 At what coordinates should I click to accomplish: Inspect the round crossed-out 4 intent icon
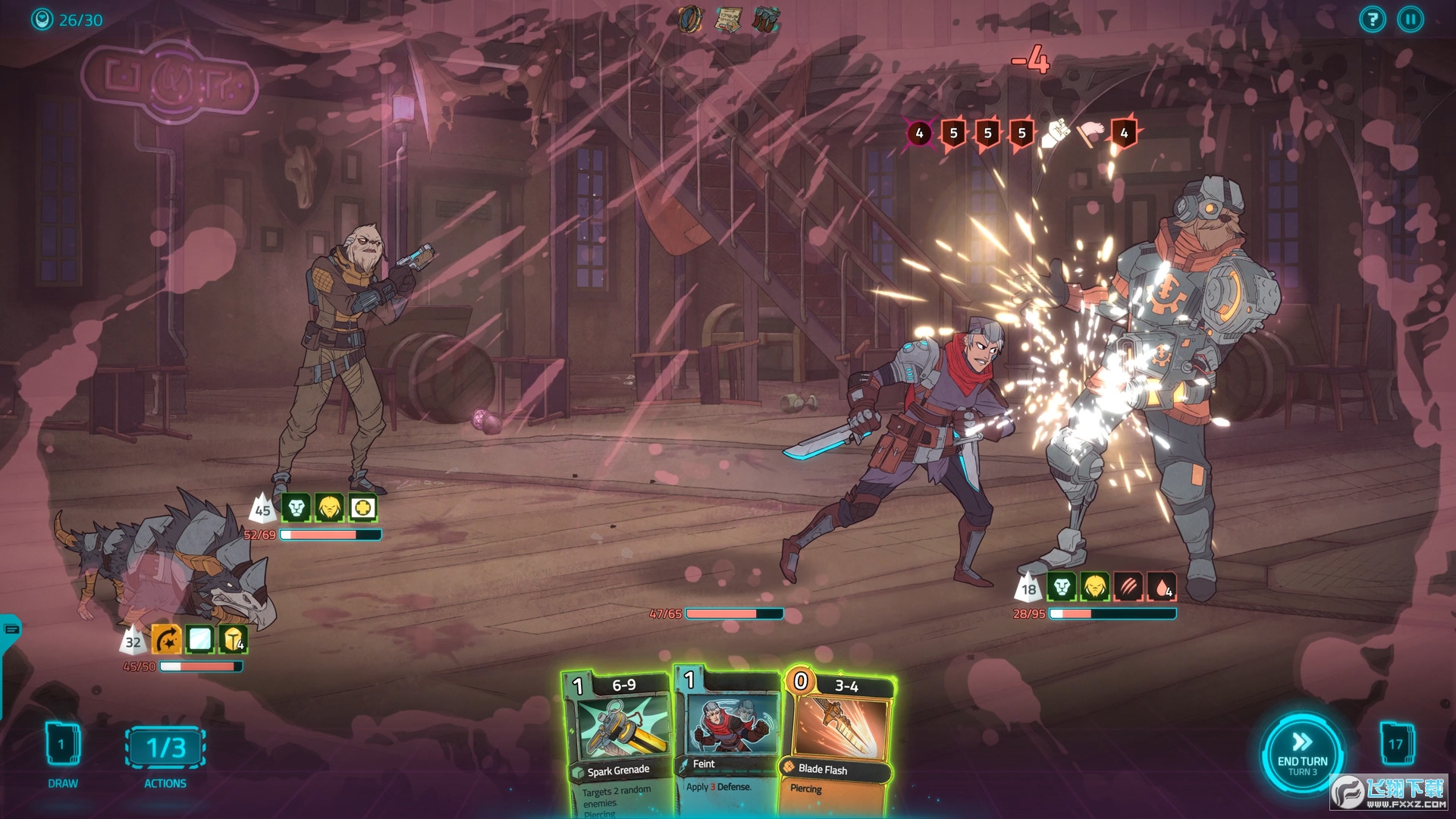[919, 133]
